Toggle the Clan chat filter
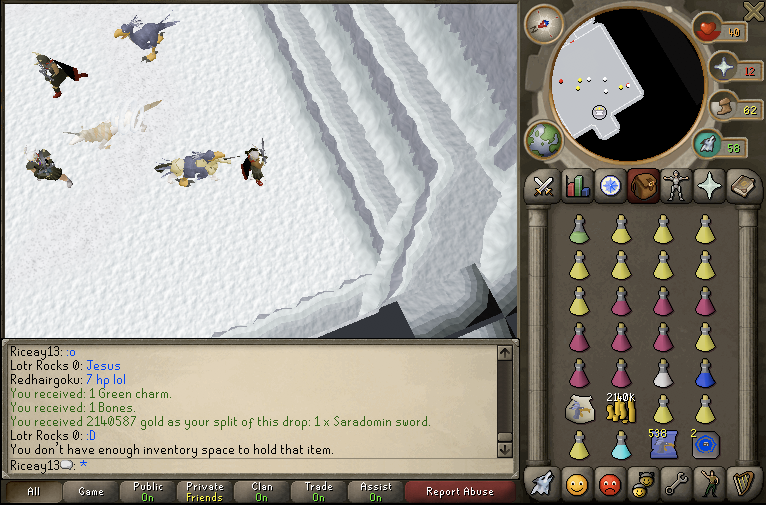Screen dimensions: 766x505 [x=262, y=491]
